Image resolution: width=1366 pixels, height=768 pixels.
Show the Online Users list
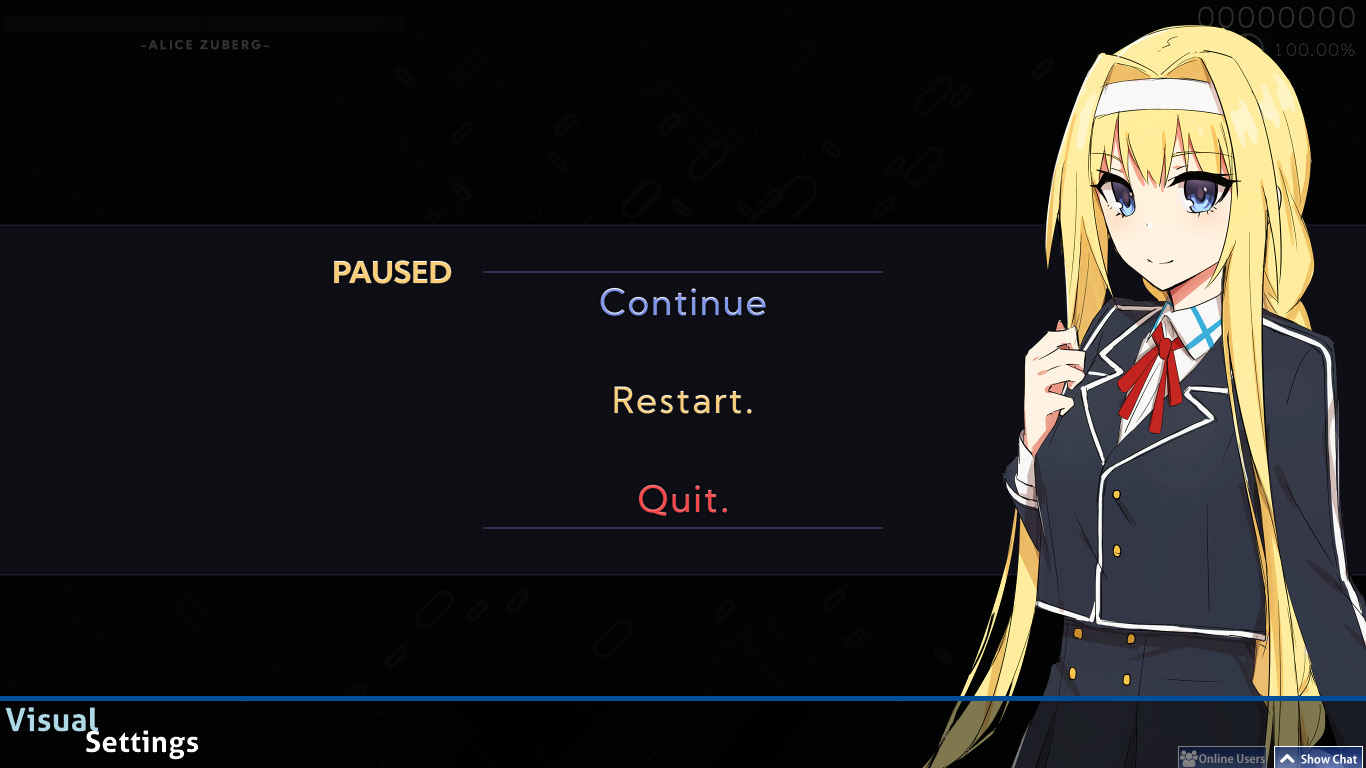(x=1222, y=758)
